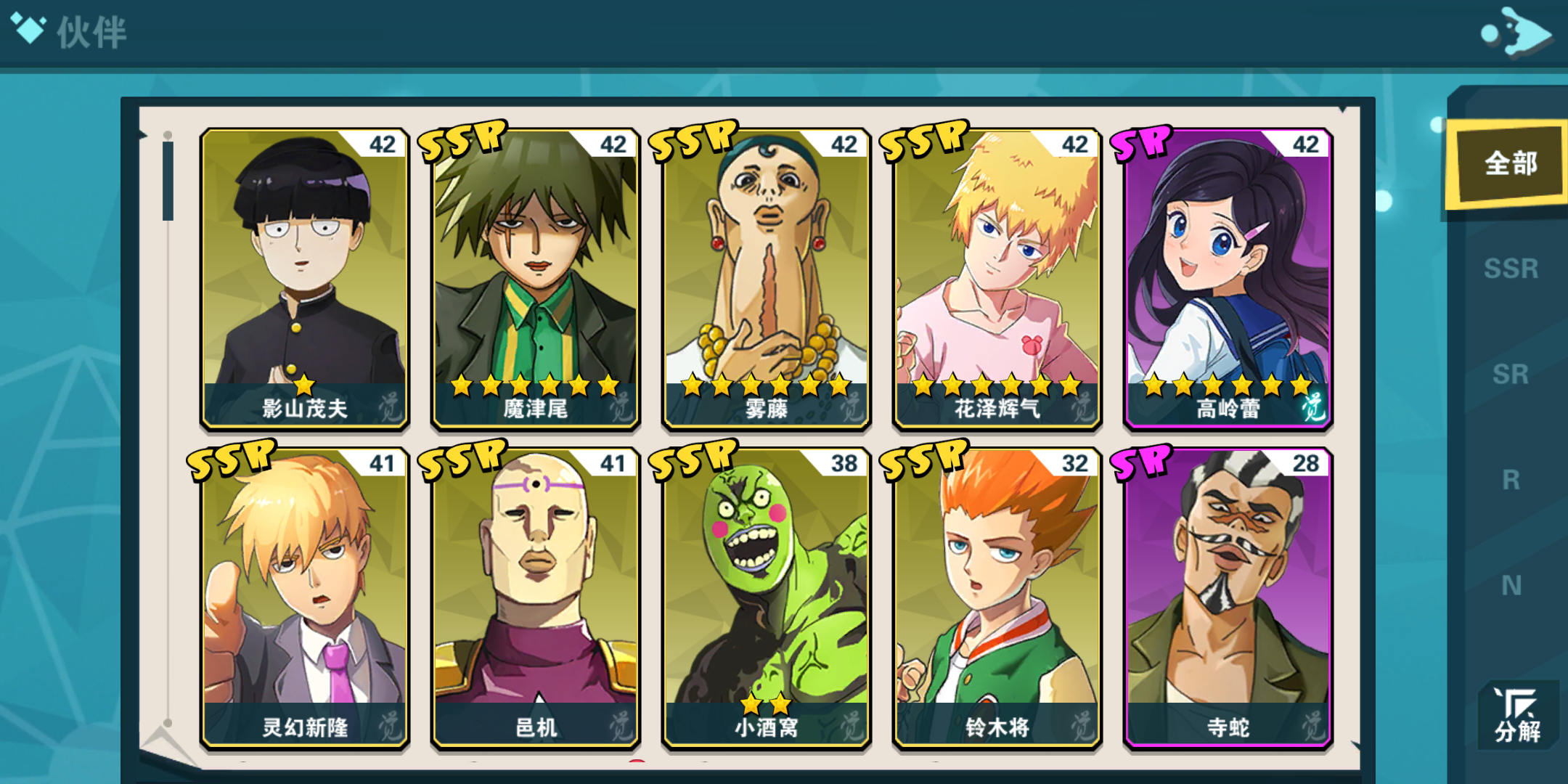Open the 分解 decompose function

click(1517, 716)
